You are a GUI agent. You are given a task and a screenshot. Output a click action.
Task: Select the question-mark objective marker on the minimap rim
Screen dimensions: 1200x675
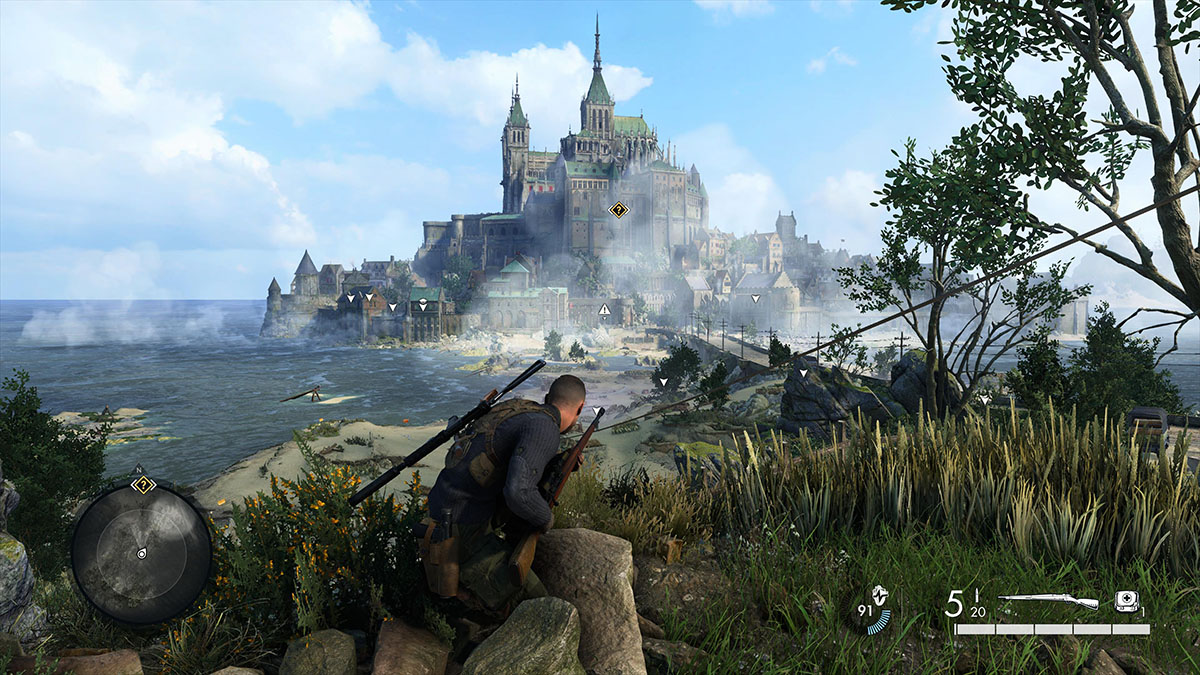[143, 485]
